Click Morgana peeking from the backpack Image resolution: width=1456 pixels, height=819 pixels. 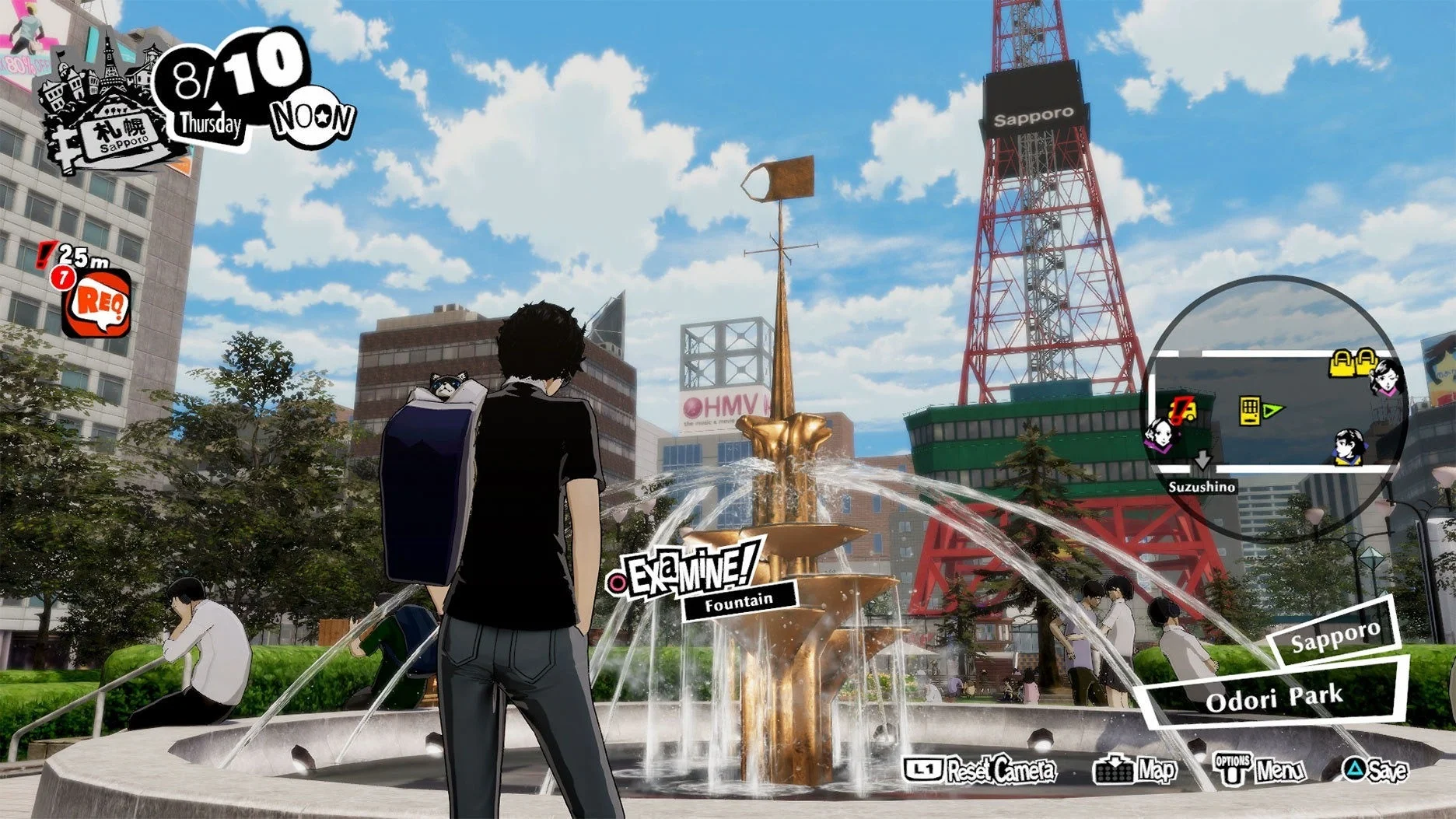446,385
